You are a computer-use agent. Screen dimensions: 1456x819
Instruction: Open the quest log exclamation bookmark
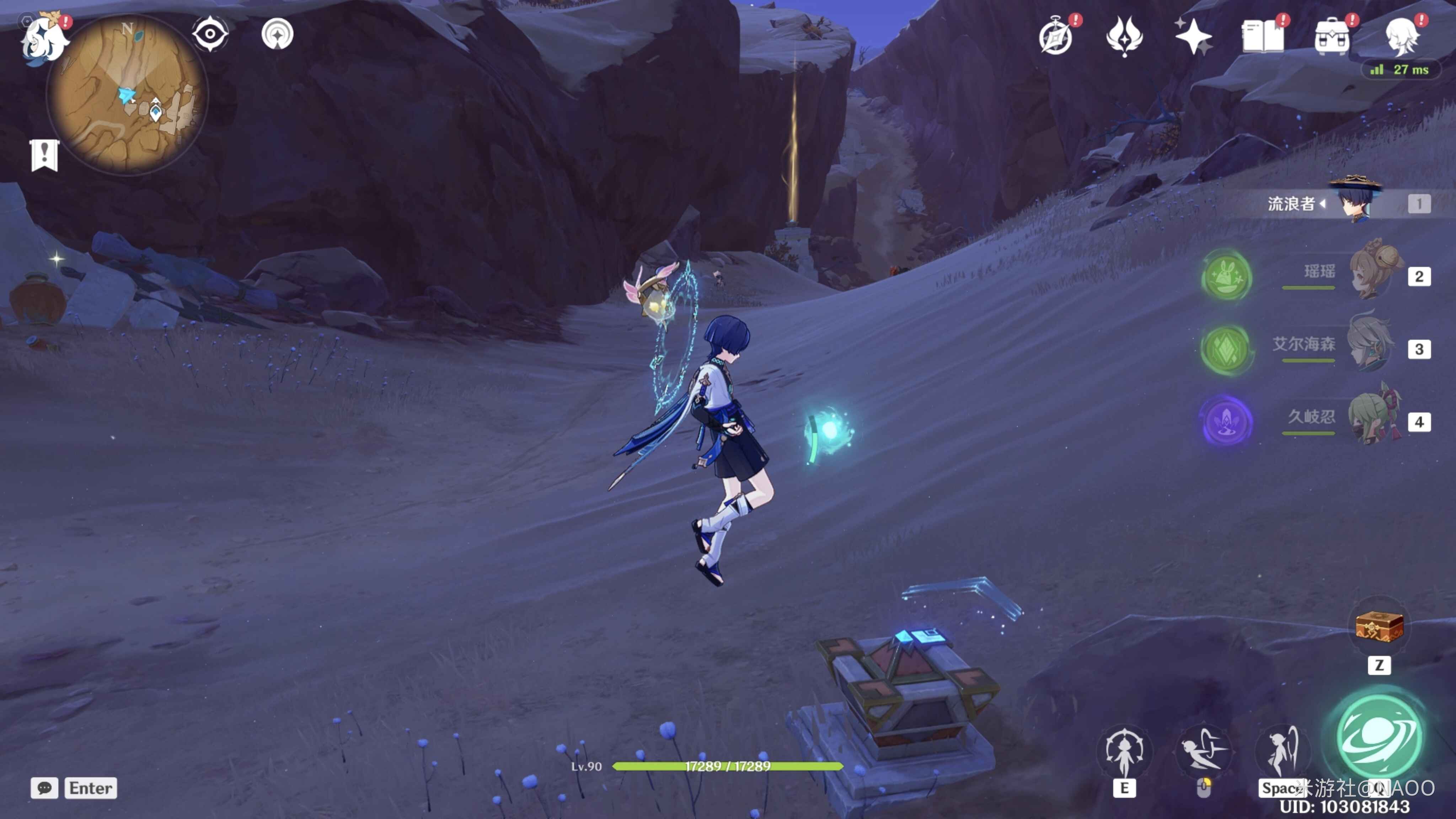[44, 155]
